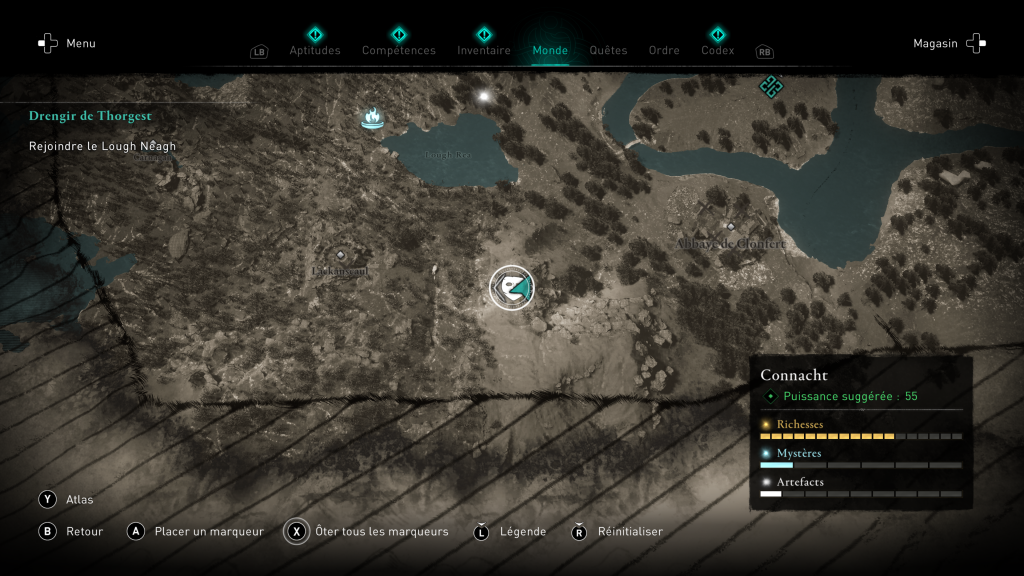Click the glowing blue fire map marker
Screen dimensions: 1024x576
click(x=372, y=119)
